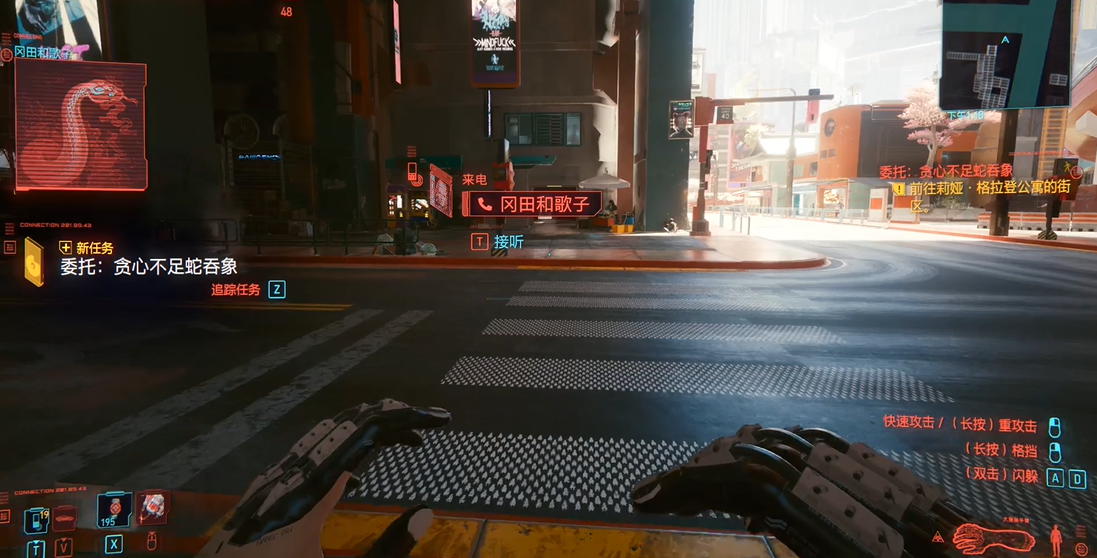Select the incoming call from 冈田和歌子

(531, 204)
